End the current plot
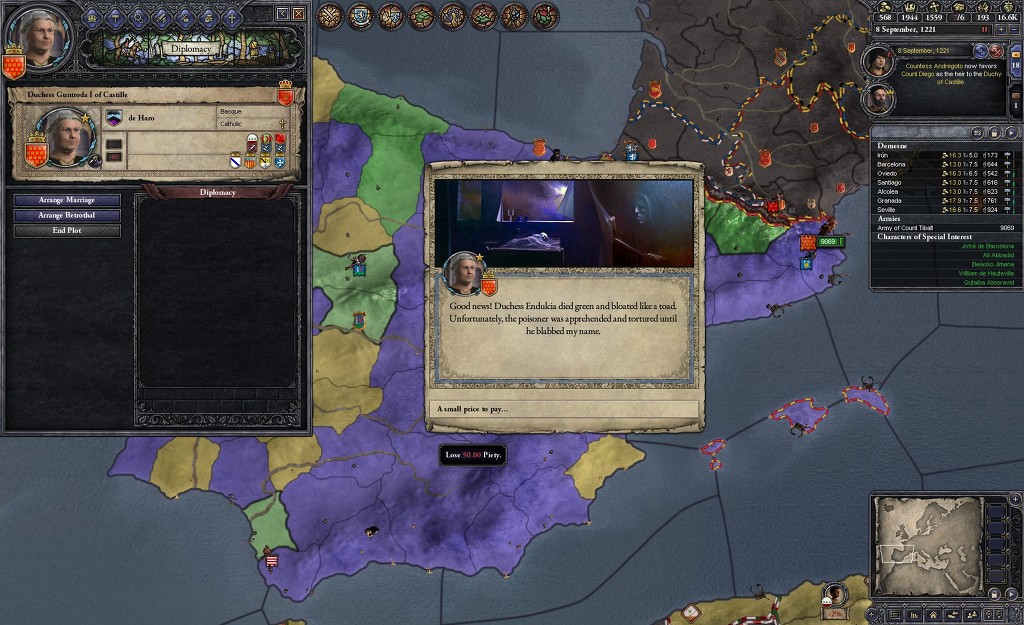The width and height of the screenshot is (1024, 625). [x=67, y=231]
